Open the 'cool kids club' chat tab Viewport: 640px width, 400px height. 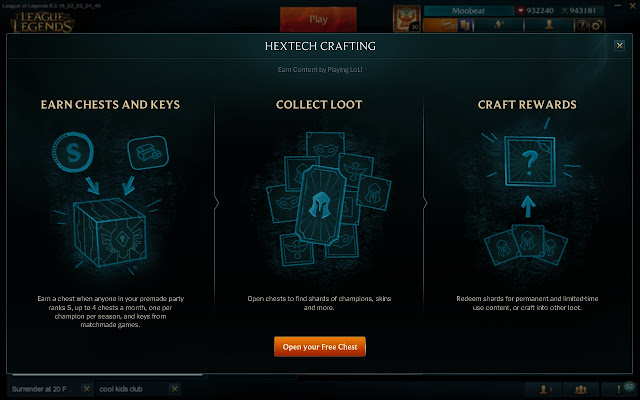click(125, 388)
